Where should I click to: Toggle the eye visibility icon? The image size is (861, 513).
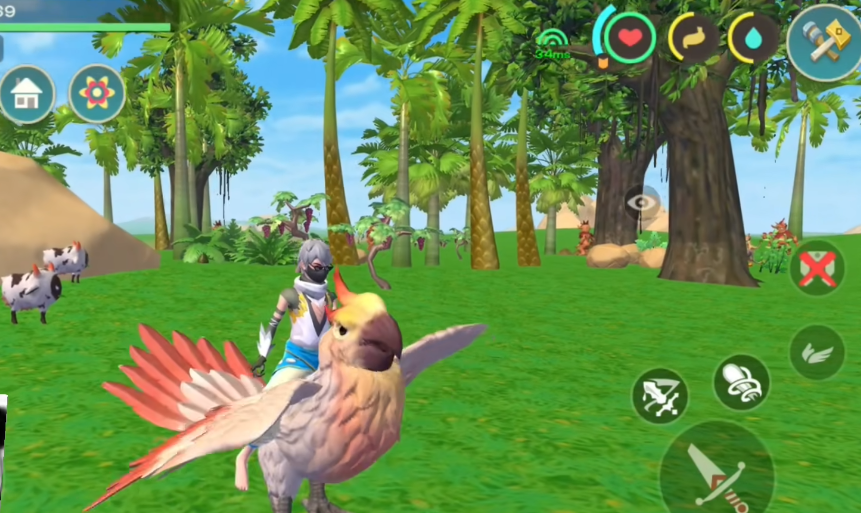[642, 203]
